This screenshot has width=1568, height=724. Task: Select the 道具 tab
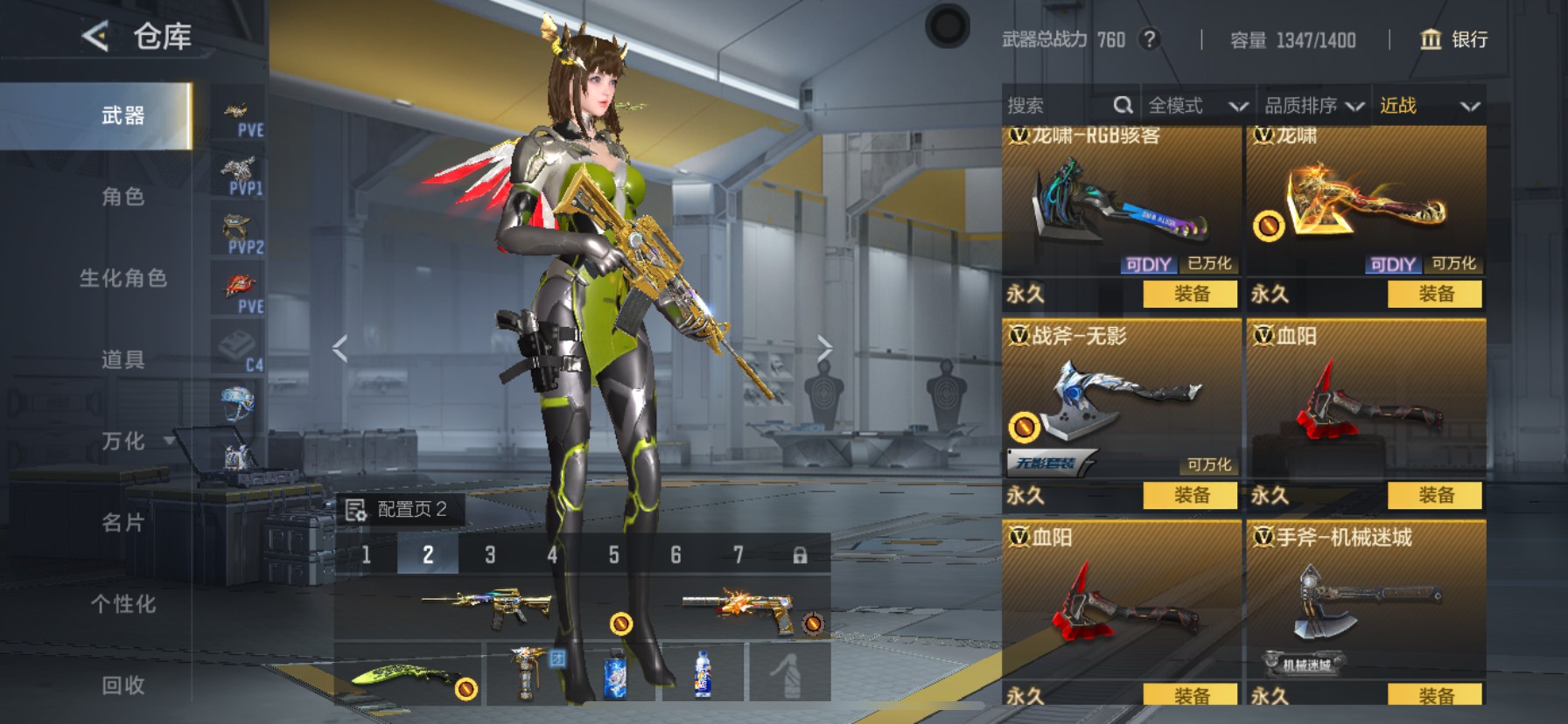coord(122,359)
